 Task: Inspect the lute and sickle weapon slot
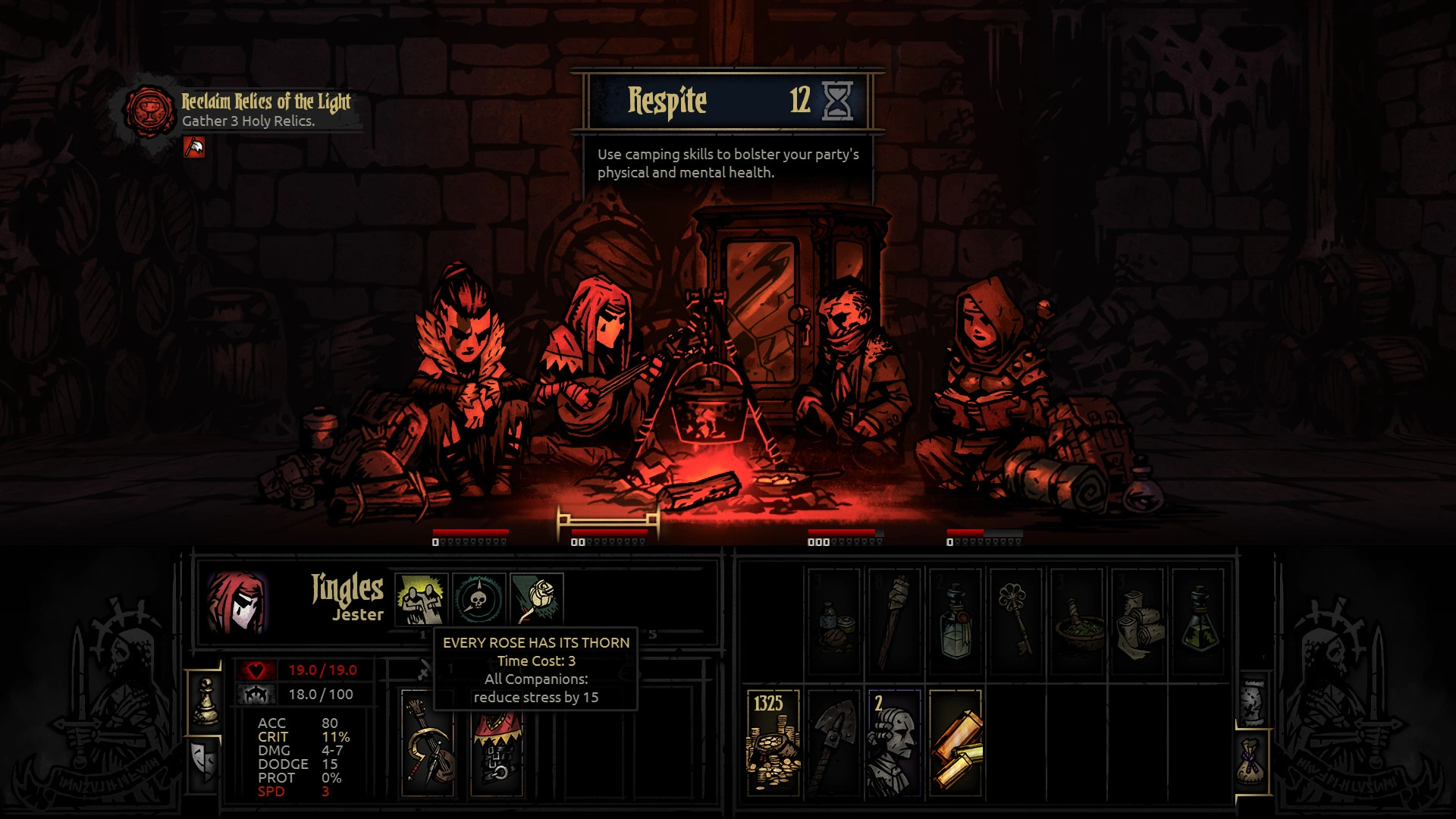point(428,742)
